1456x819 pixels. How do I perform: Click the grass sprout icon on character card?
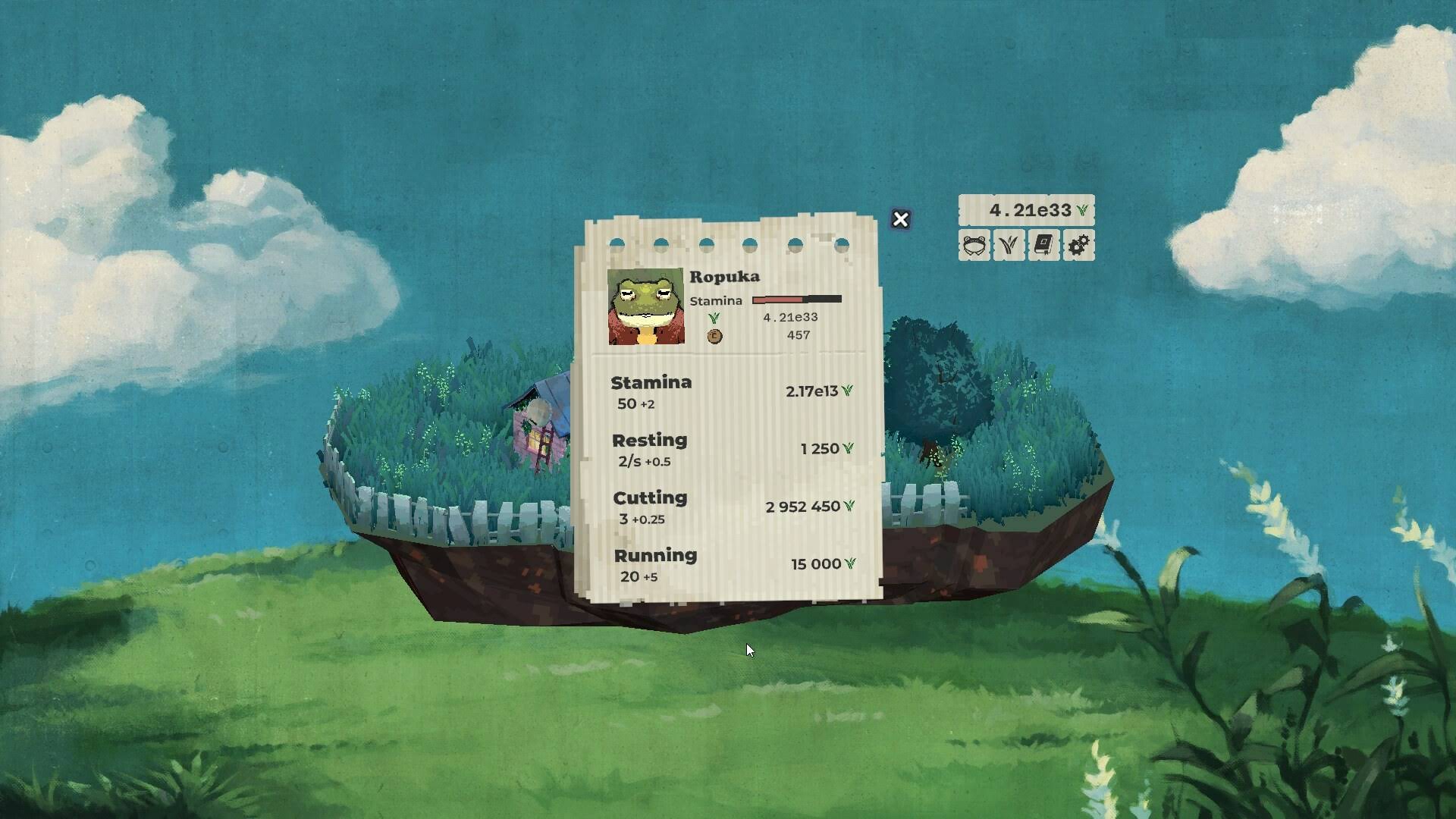point(714,318)
